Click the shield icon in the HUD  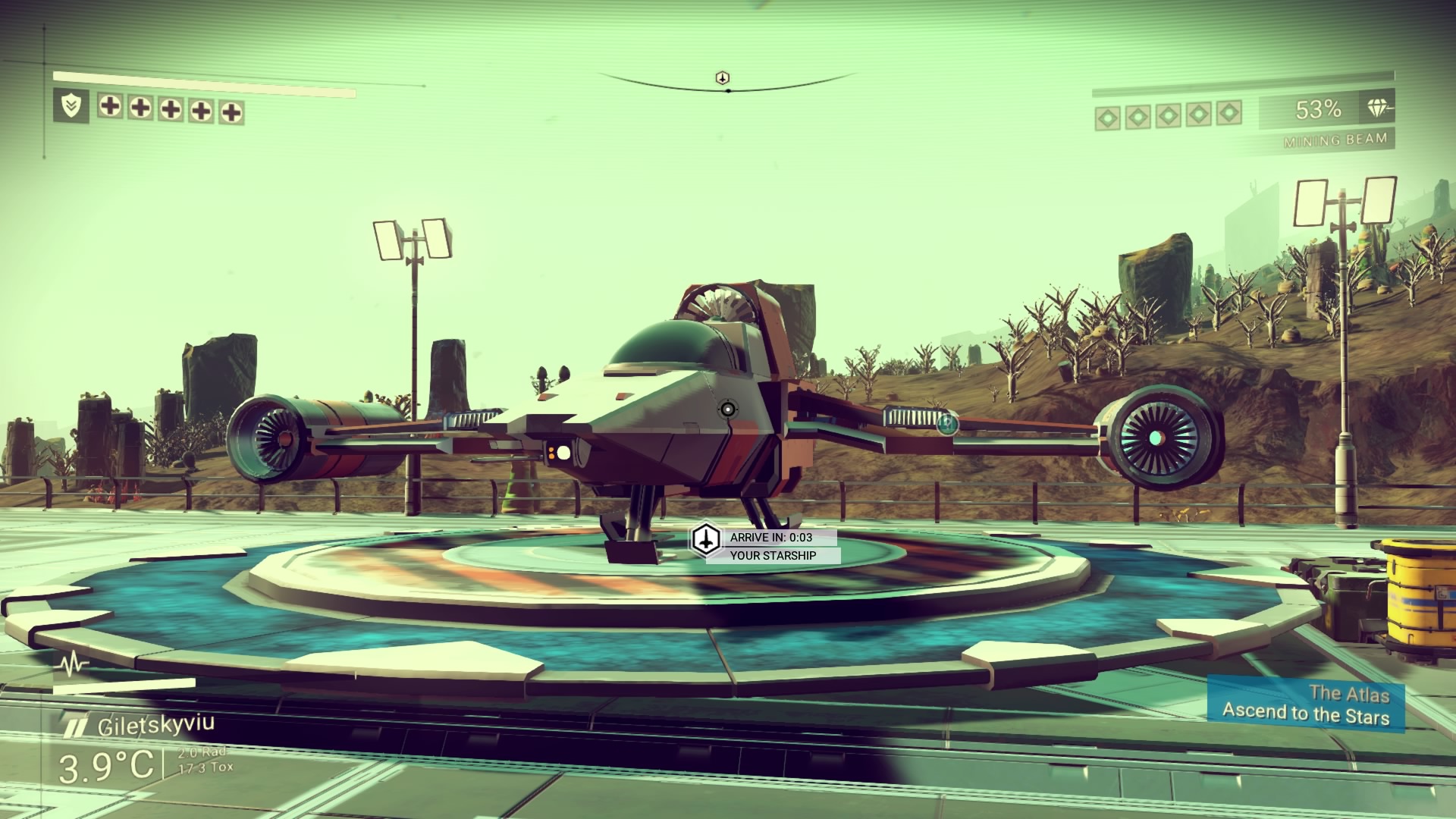point(71,106)
